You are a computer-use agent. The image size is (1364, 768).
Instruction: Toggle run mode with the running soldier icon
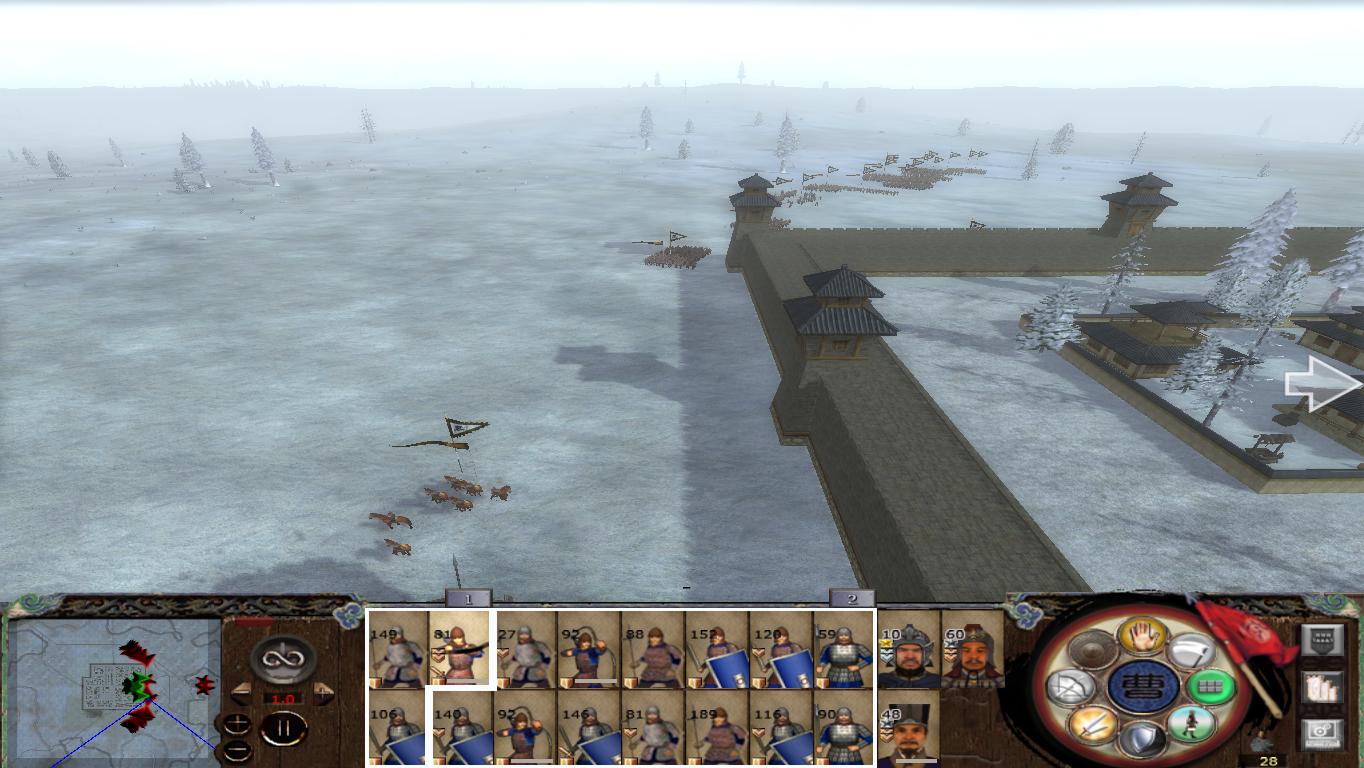[x=1193, y=724]
